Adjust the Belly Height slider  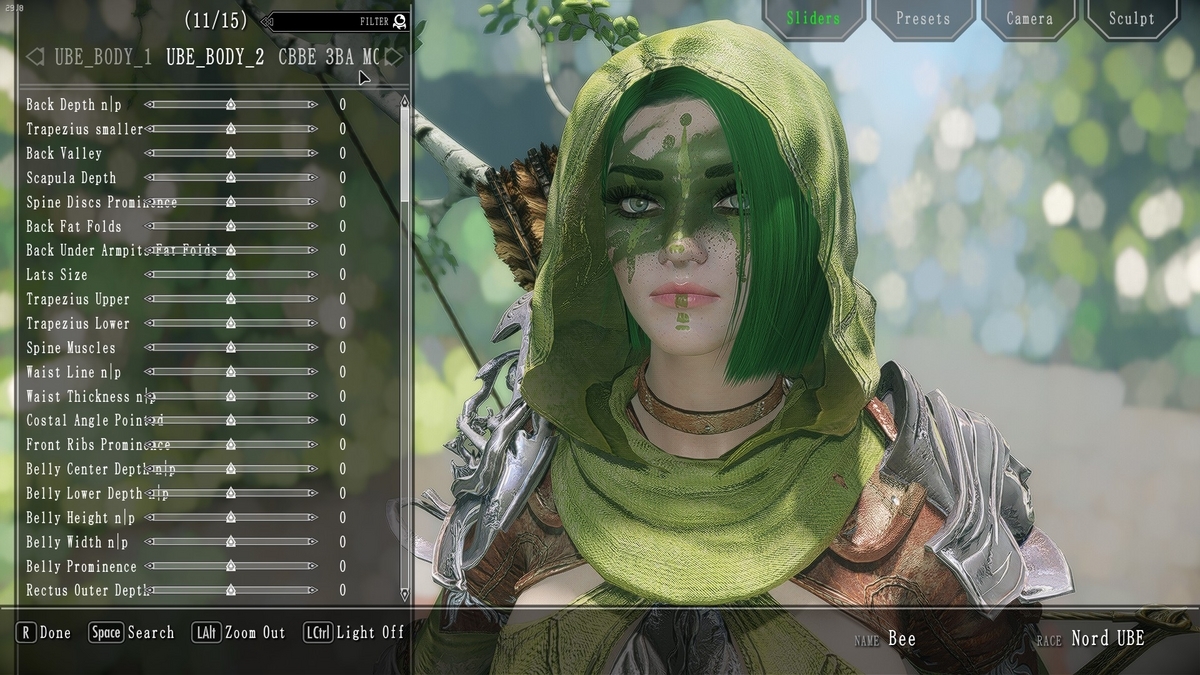click(231, 518)
